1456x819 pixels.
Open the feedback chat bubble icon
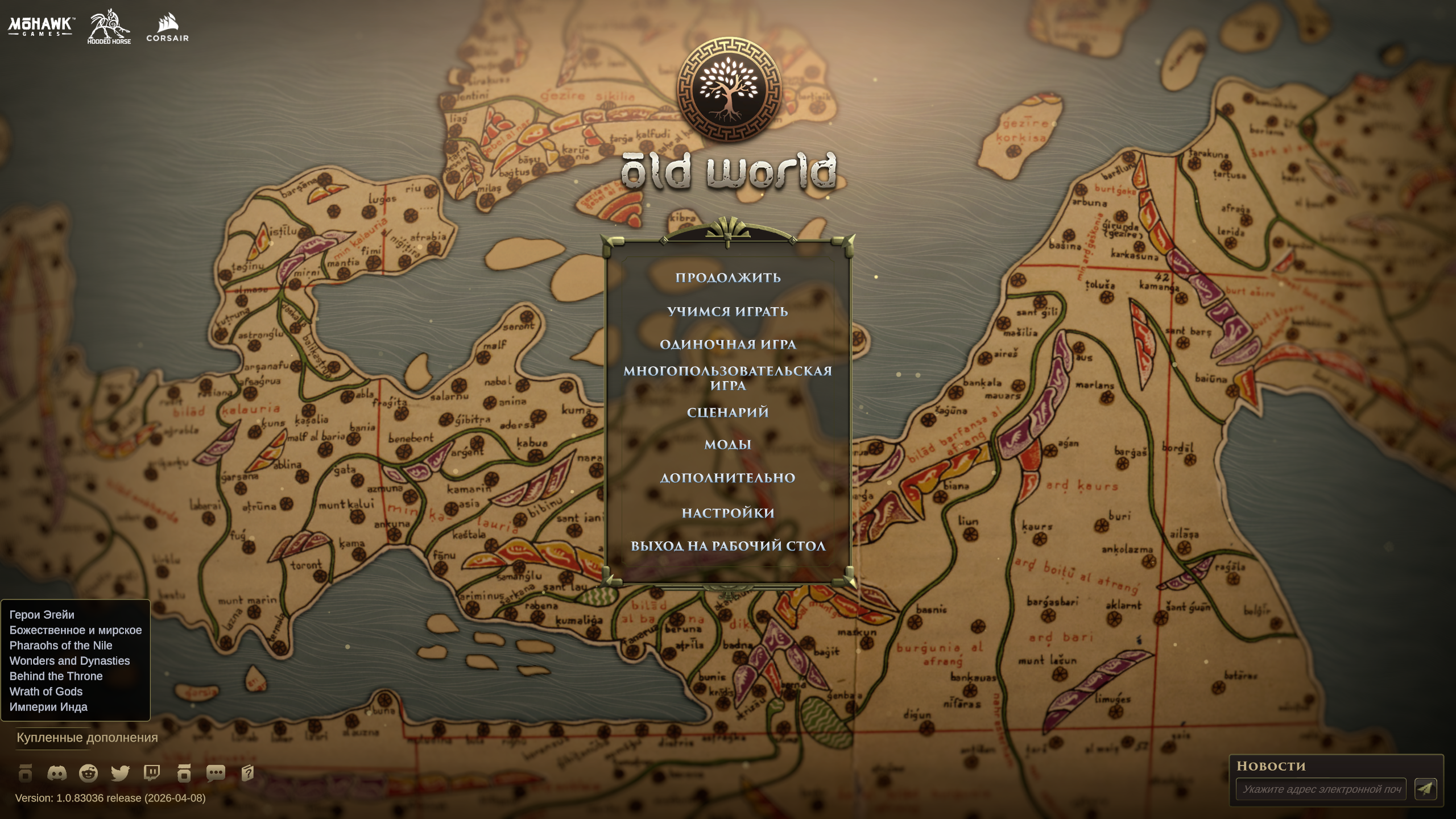click(x=216, y=773)
